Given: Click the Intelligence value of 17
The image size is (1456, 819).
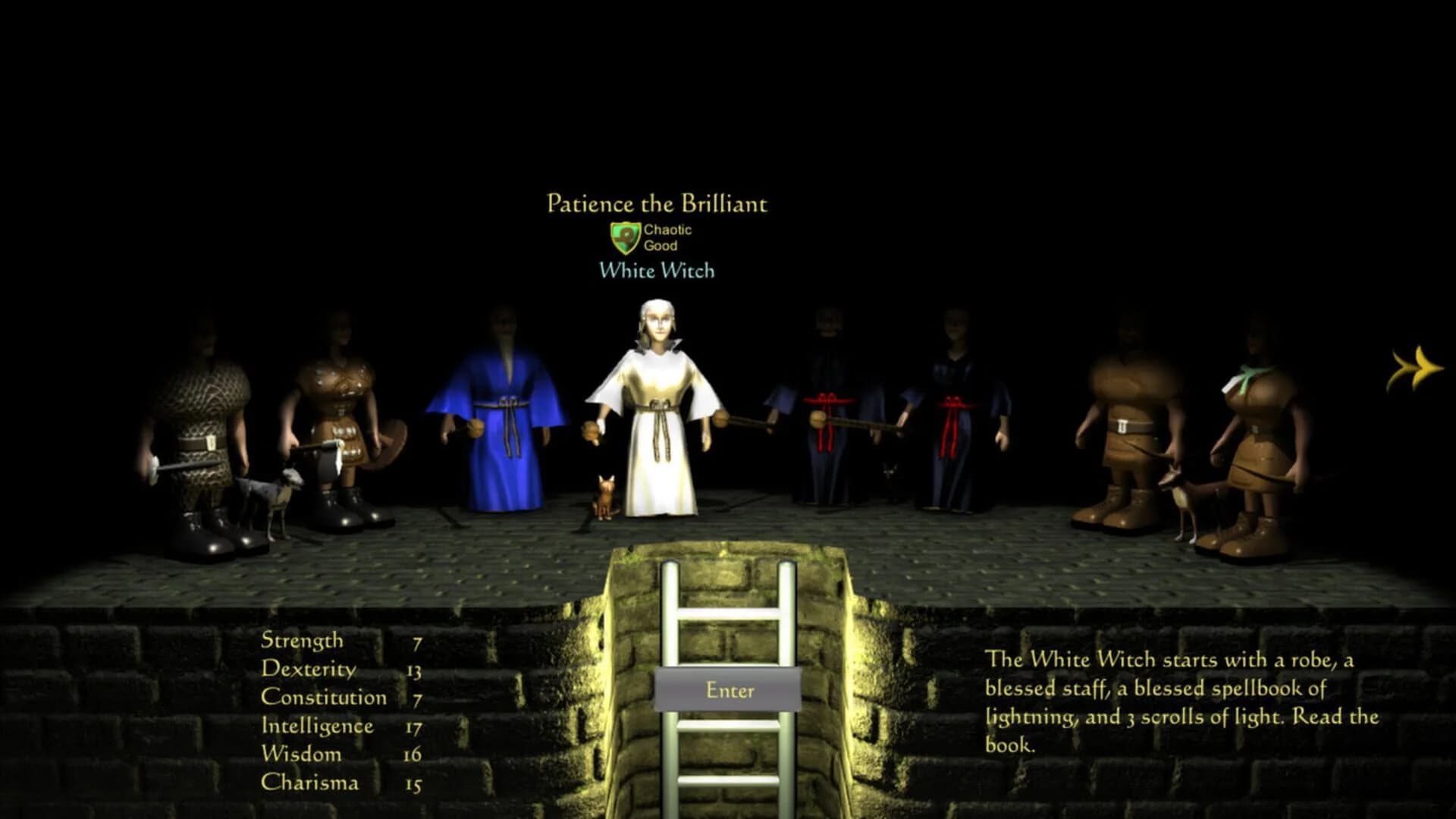Looking at the screenshot, I should coord(416,726).
